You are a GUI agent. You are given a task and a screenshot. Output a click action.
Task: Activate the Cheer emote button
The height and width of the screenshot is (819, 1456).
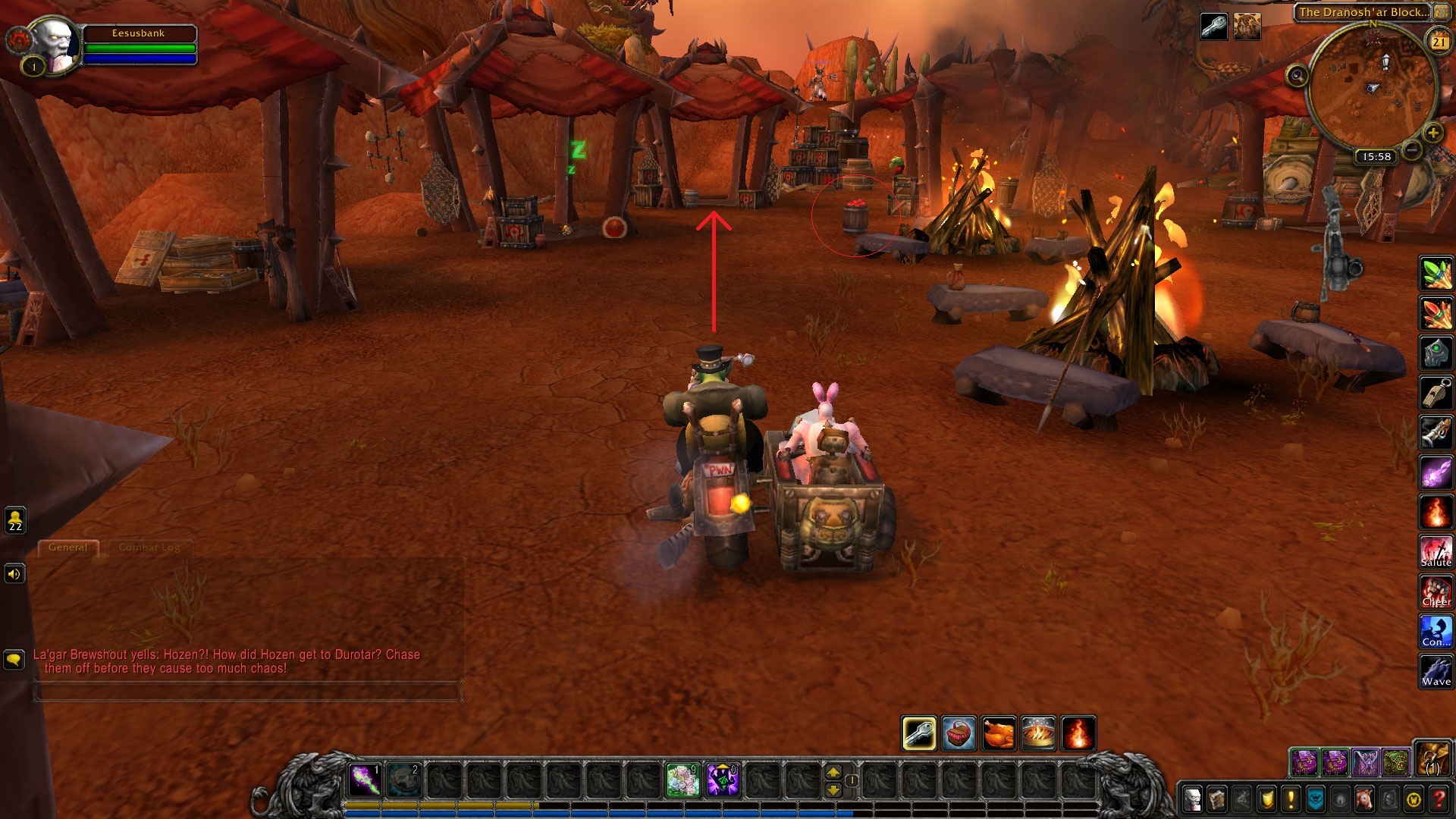click(1436, 591)
